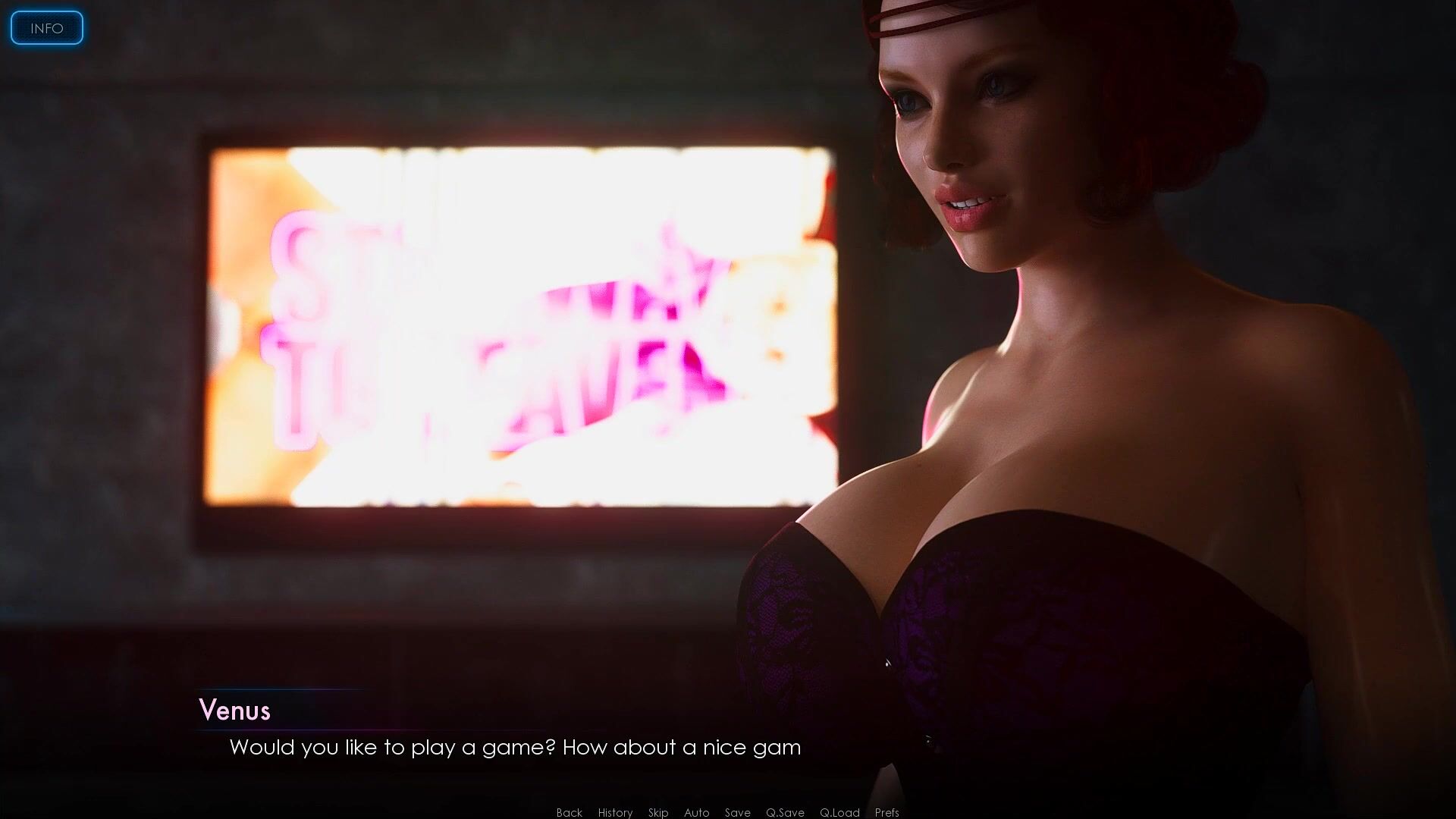1456x819 pixels.
Task: Open the INFO panel
Action: pos(46,28)
